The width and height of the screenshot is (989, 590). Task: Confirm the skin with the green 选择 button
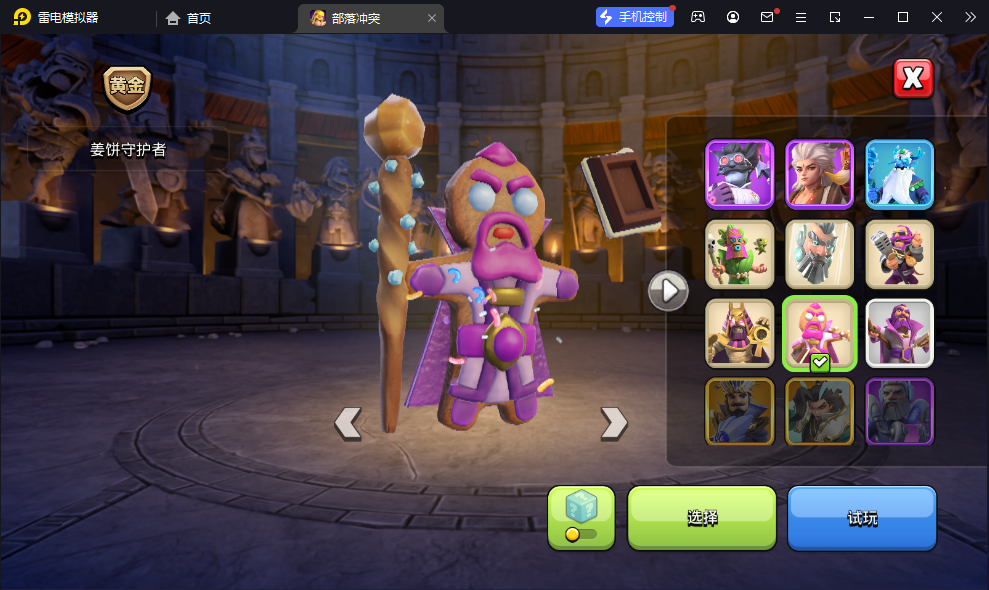(x=701, y=517)
